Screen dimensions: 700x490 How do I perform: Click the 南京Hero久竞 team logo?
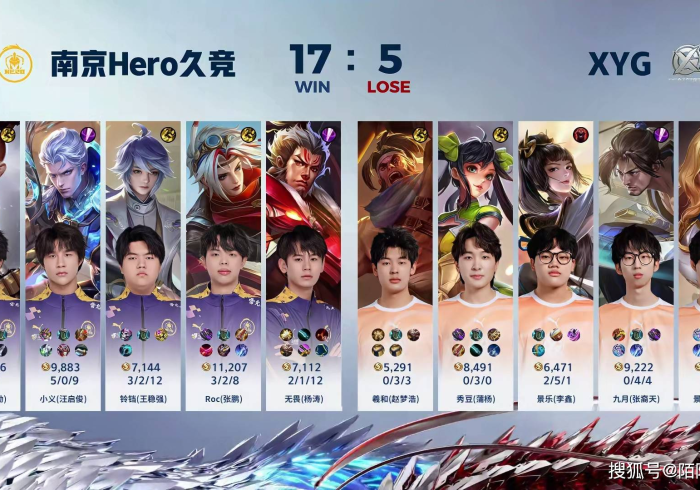[16, 63]
